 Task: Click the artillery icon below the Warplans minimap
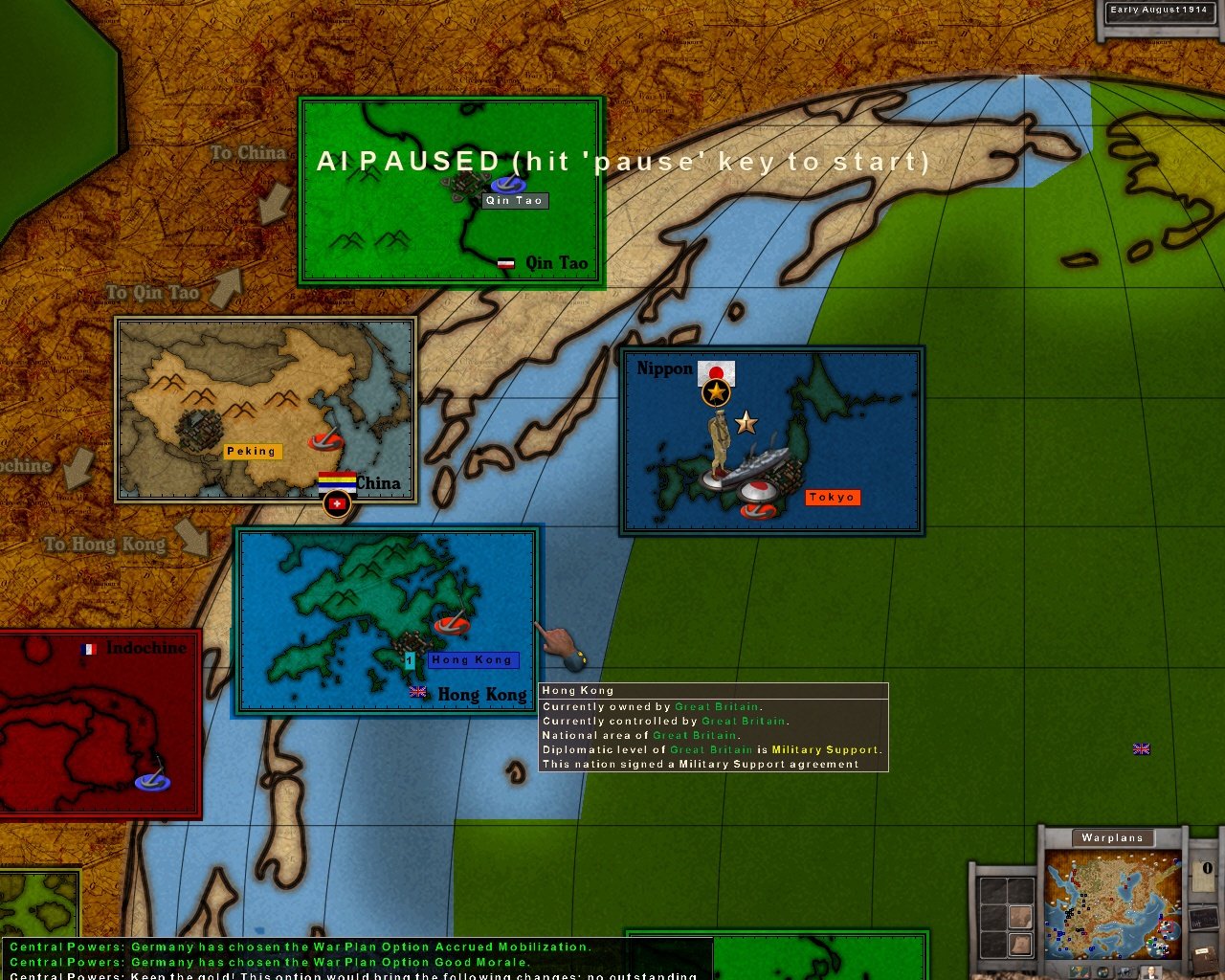[x=1125, y=971]
